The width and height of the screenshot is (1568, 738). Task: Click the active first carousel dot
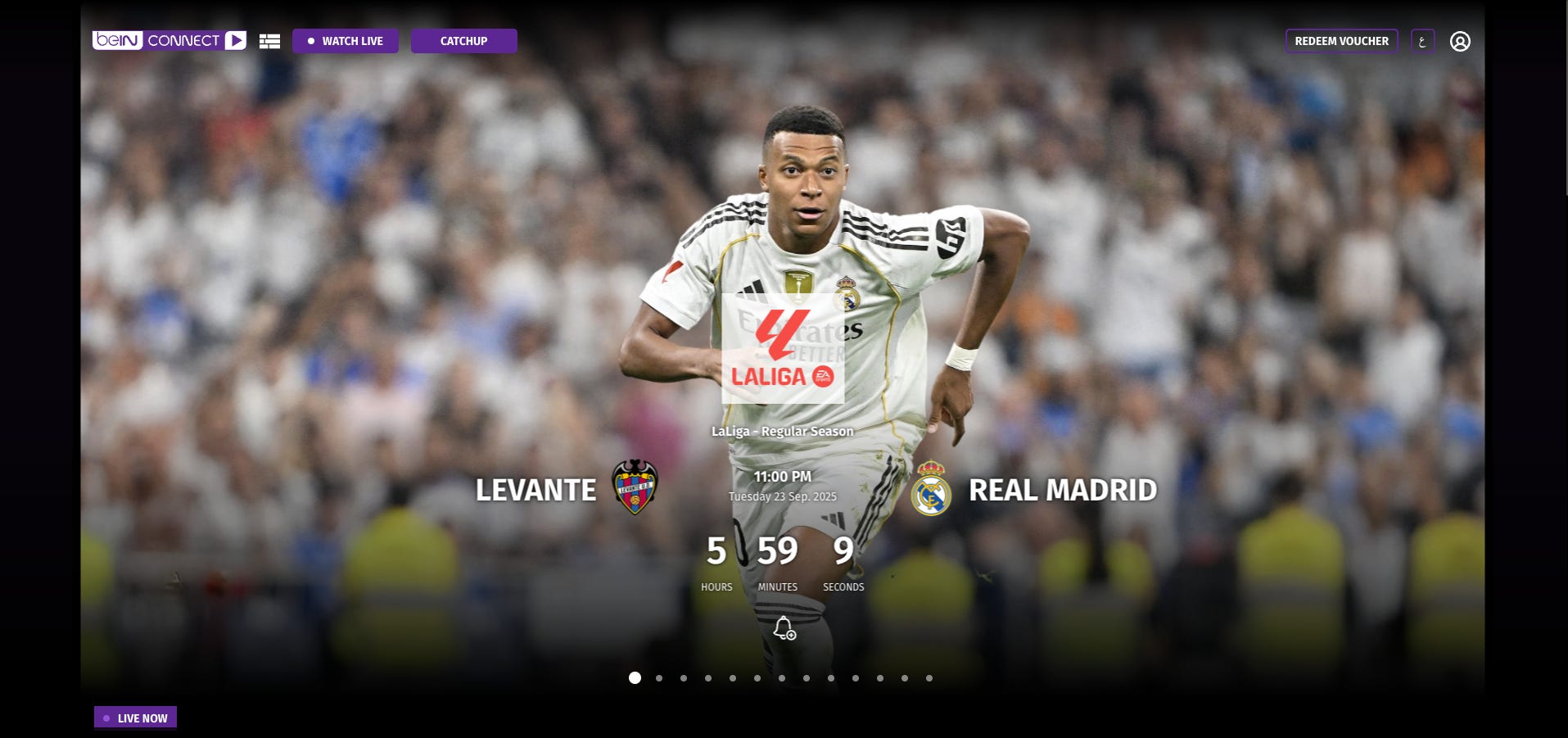pos(634,678)
